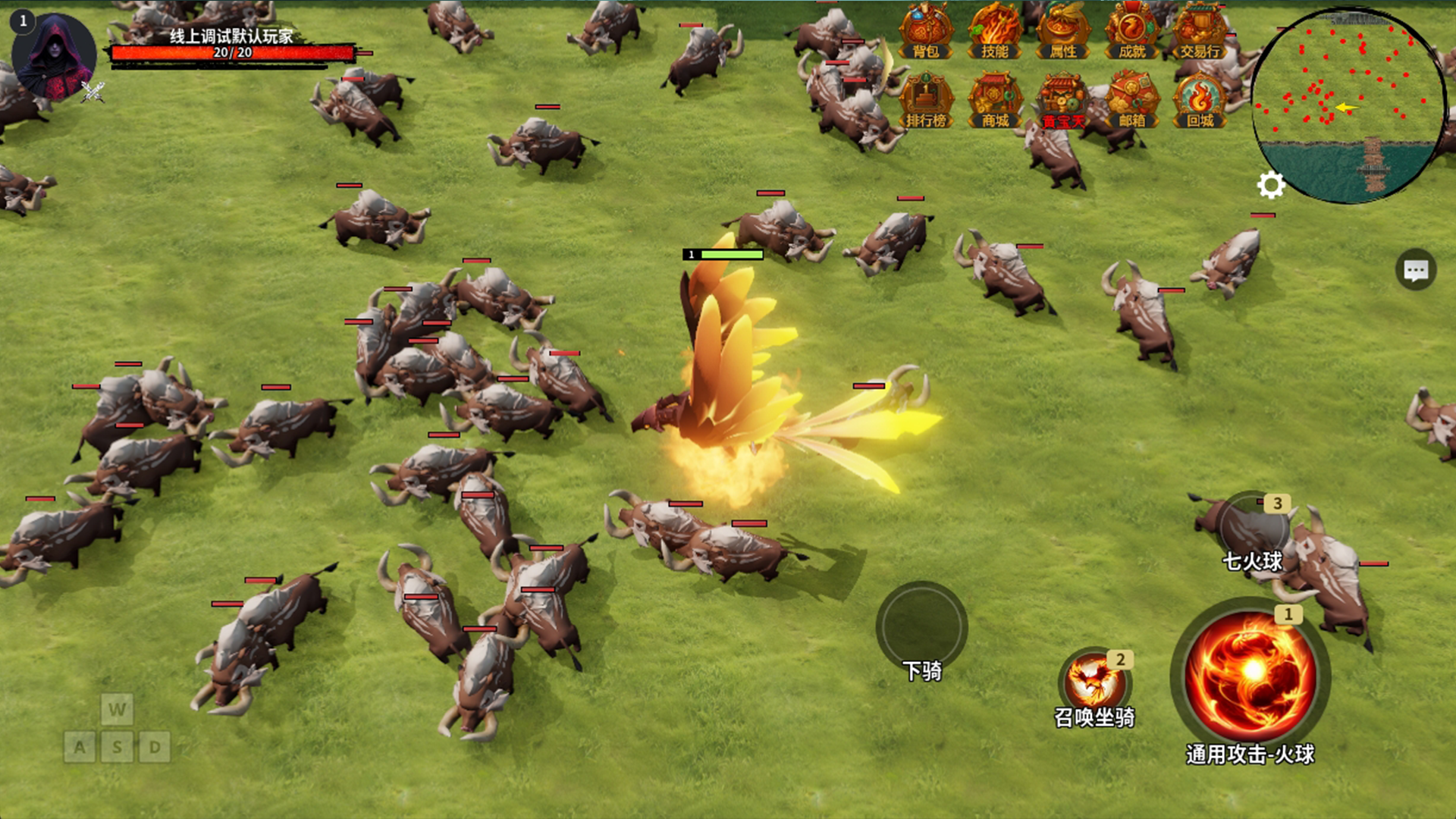The width and height of the screenshot is (1456, 819).
Task: Open settings via the gear icon
Action: click(x=1271, y=185)
